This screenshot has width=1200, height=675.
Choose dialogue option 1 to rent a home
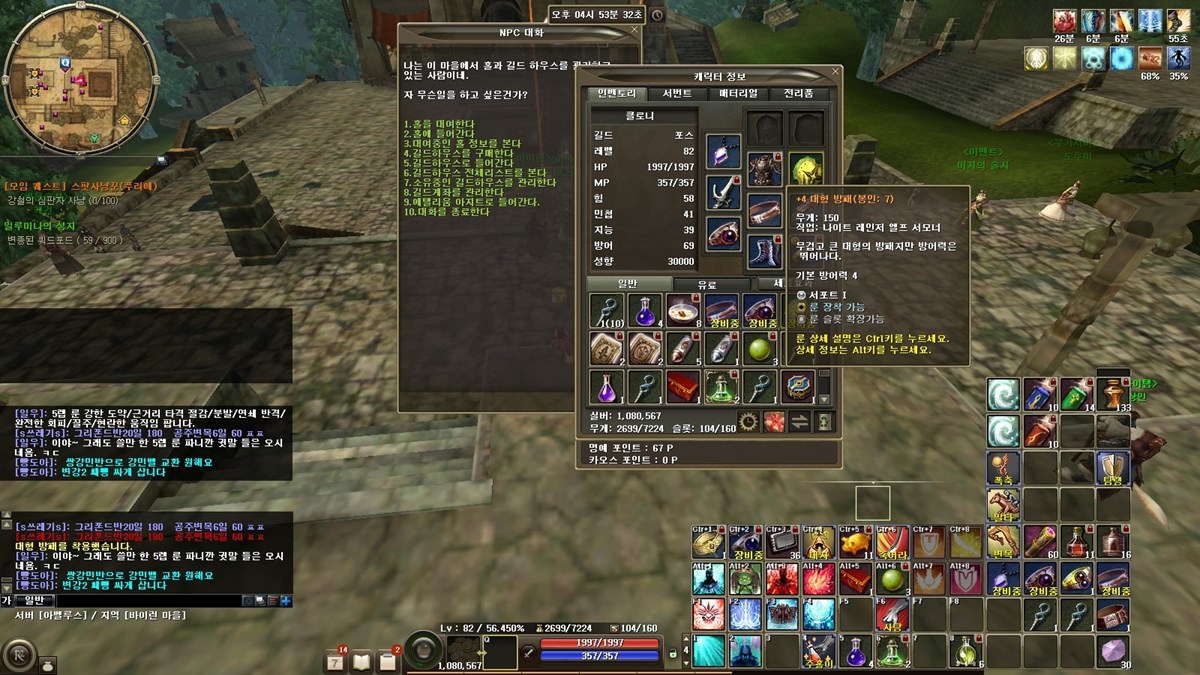click(438, 124)
